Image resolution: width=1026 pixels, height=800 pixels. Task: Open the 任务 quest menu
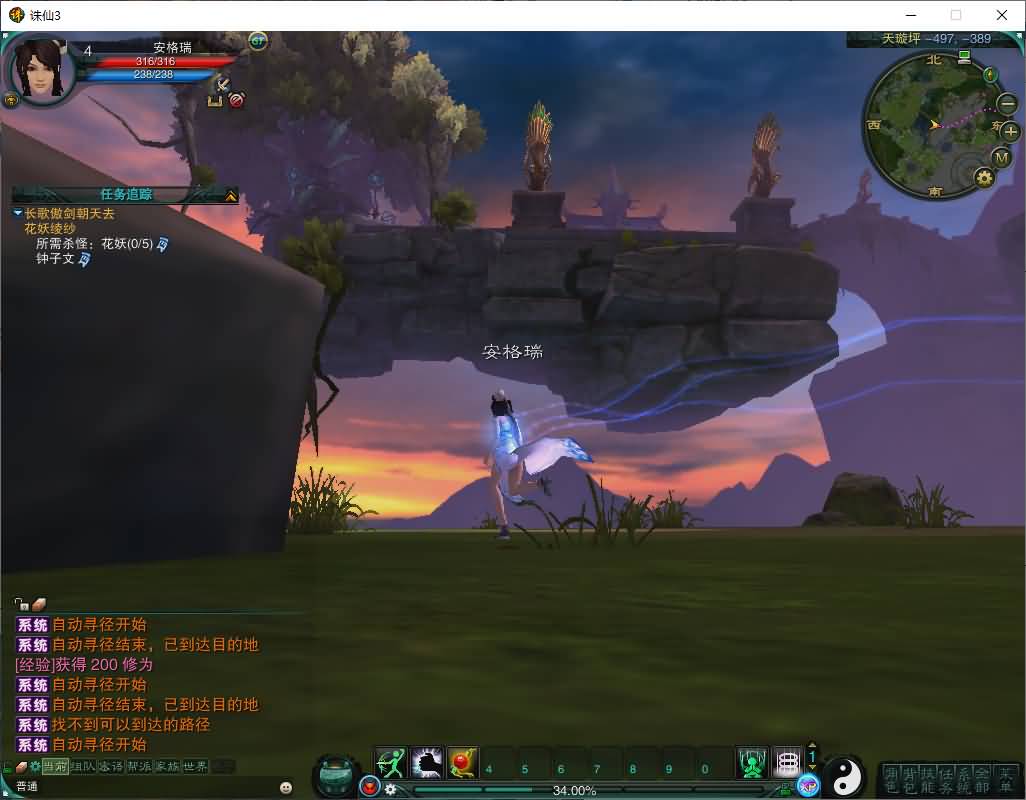(944, 780)
